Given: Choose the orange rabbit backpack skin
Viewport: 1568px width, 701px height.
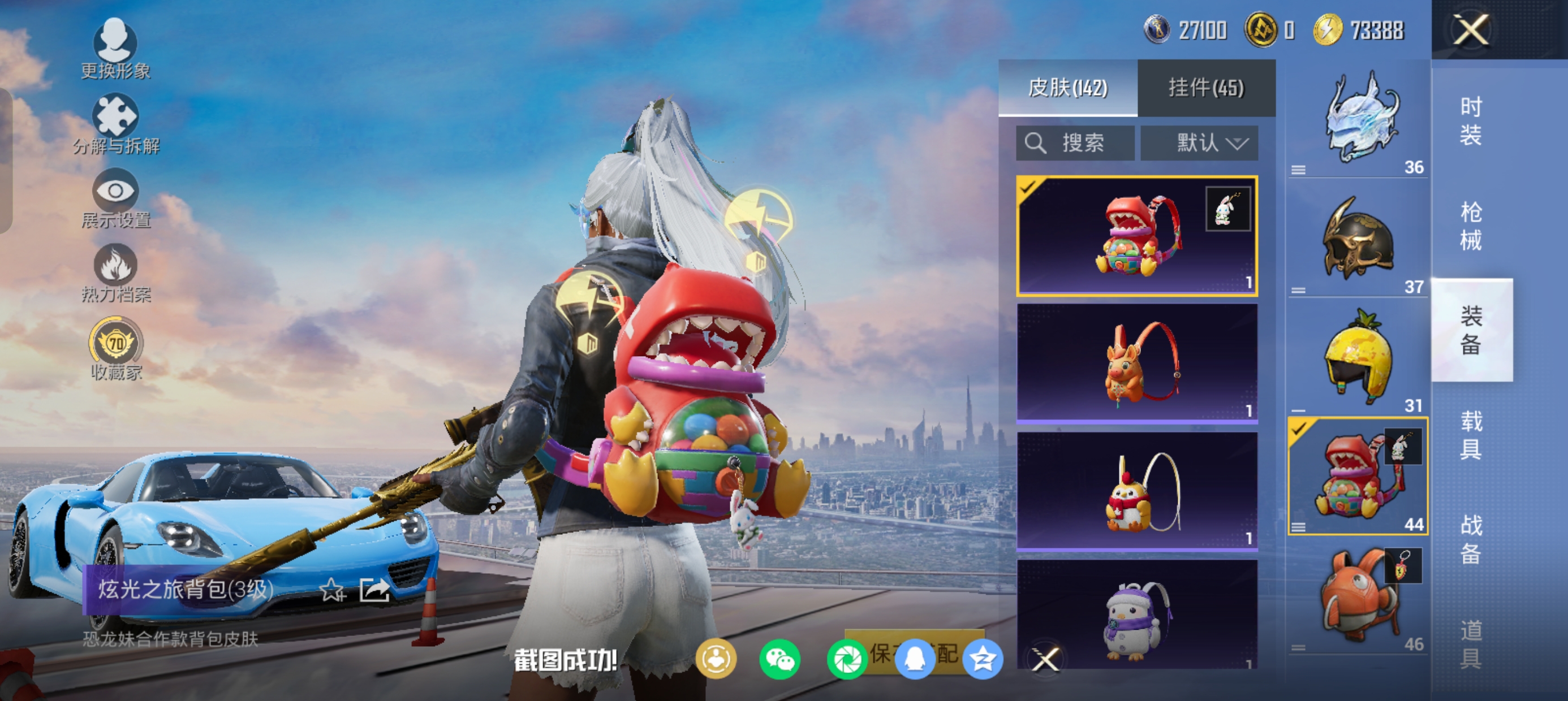Looking at the screenshot, I should coord(1136,364).
